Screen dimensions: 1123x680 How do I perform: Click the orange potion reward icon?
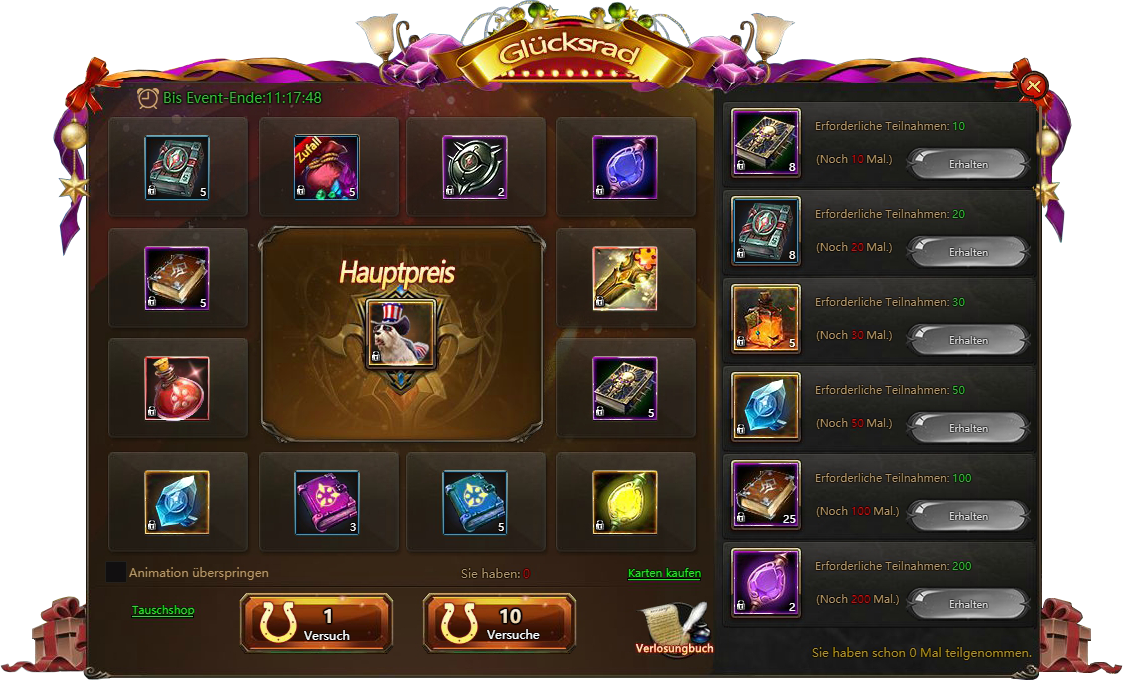point(766,319)
